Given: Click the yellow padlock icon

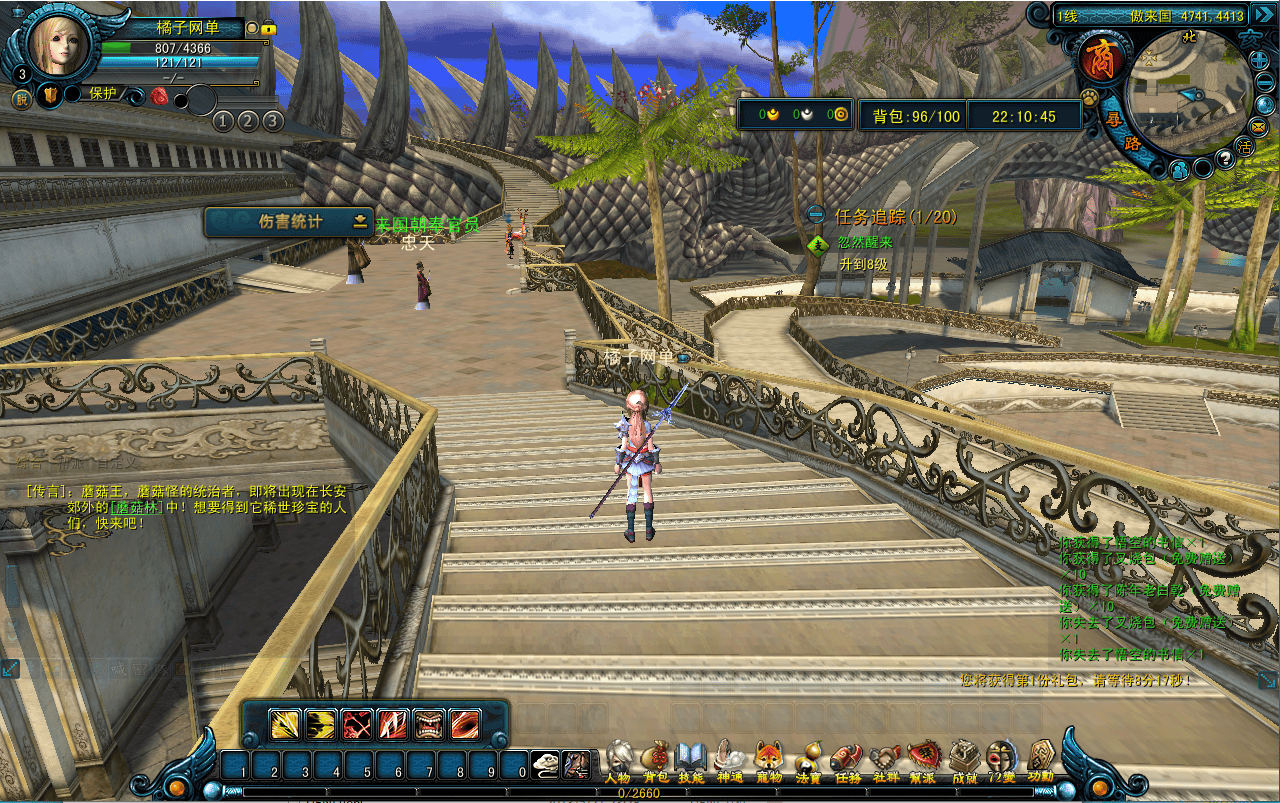Looking at the screenshot, I should 268,29.
